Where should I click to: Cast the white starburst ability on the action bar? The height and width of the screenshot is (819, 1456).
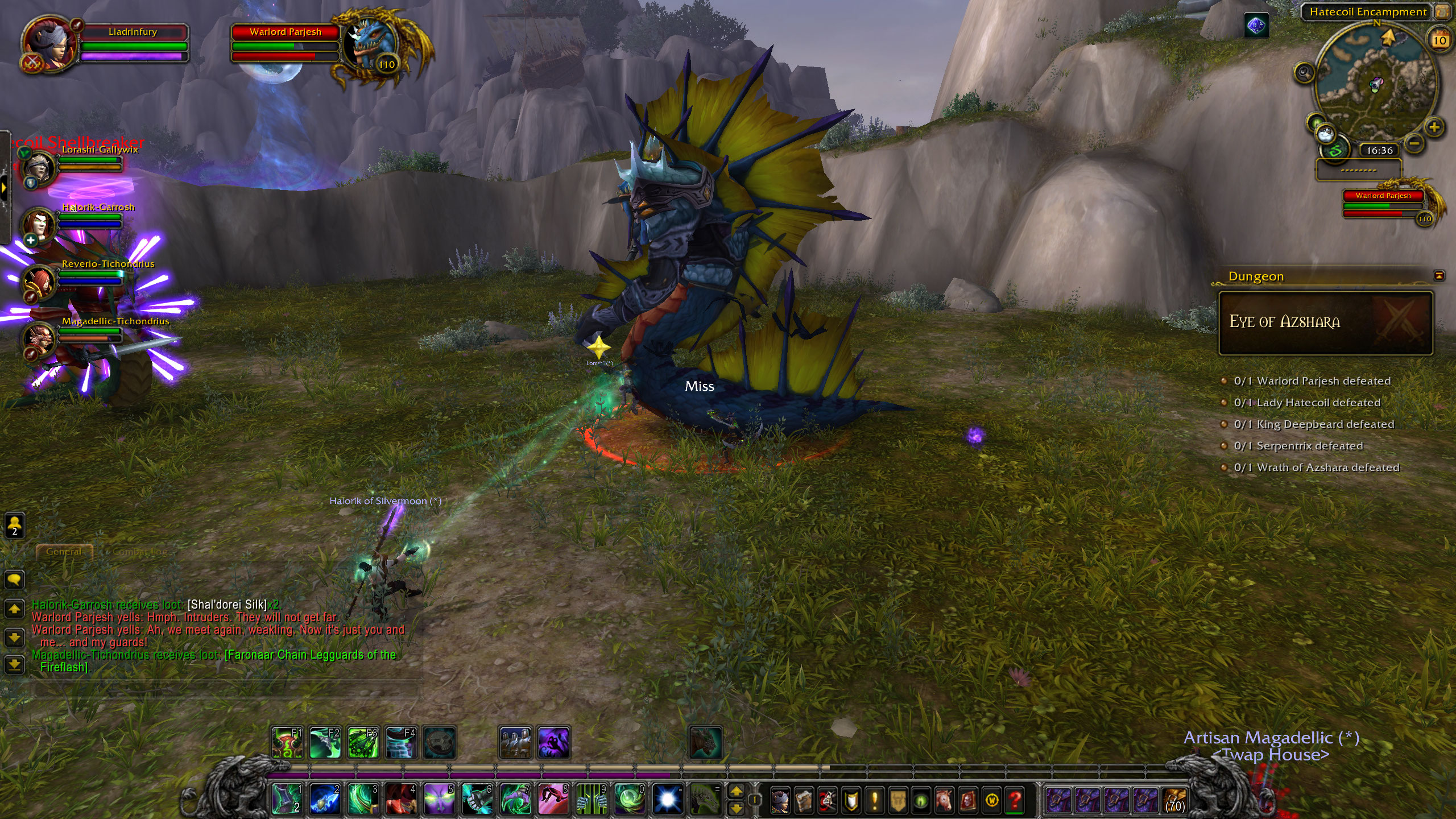pyautogui.click(x=668, y=799)
